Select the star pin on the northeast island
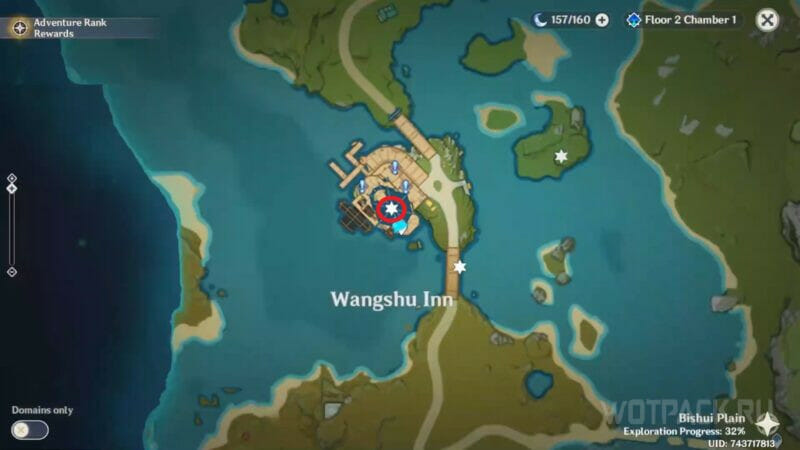 pyautogui.click(x=561, y=156)
